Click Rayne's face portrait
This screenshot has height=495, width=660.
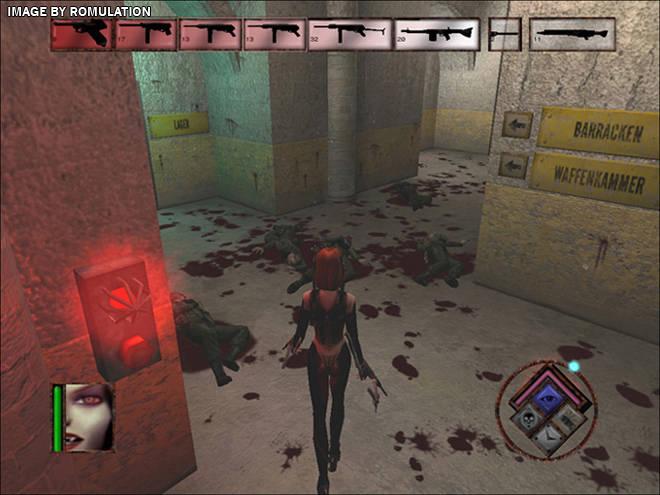click(x=89, y=417)
